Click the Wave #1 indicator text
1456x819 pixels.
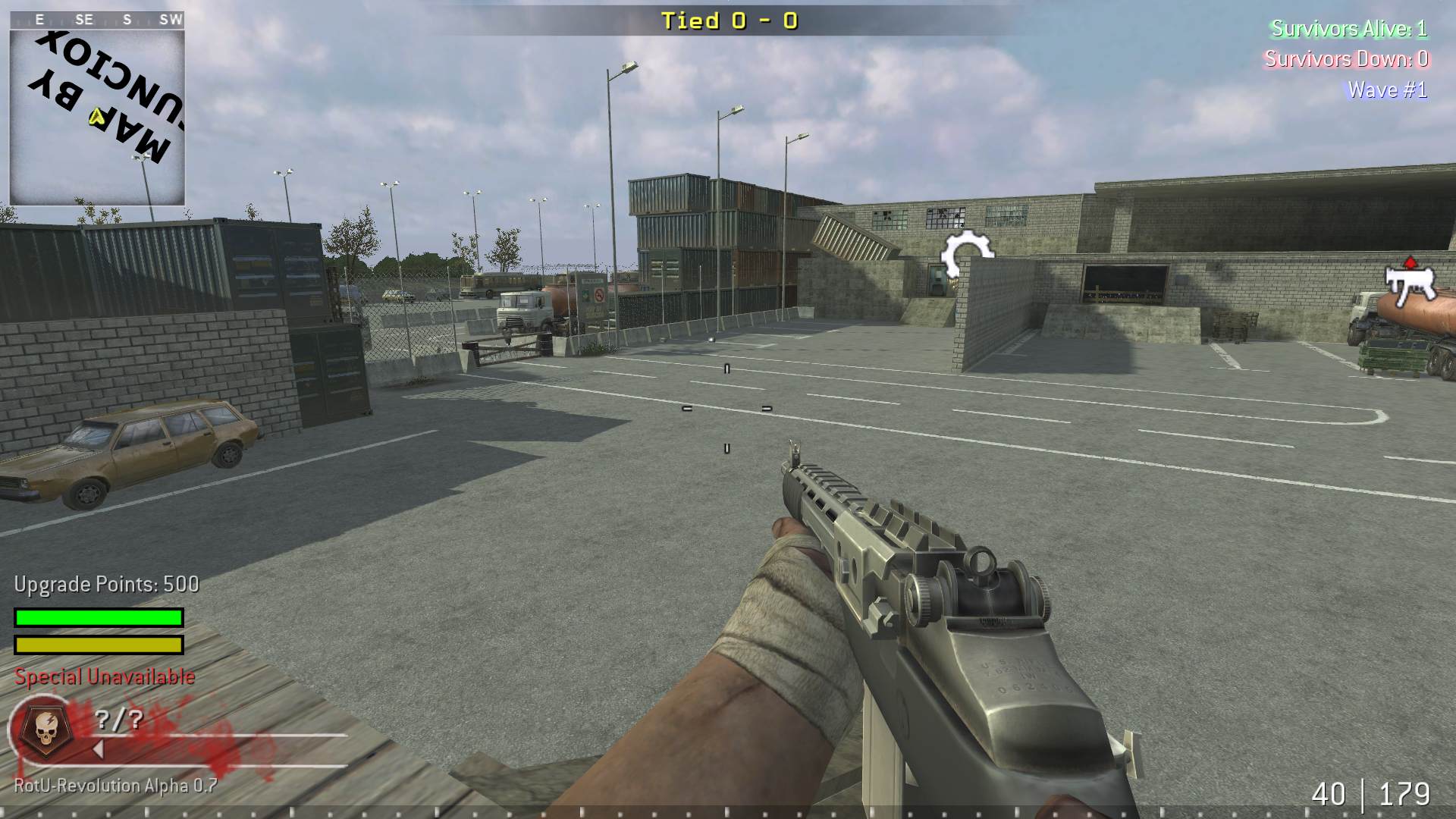coord(1386,89)
